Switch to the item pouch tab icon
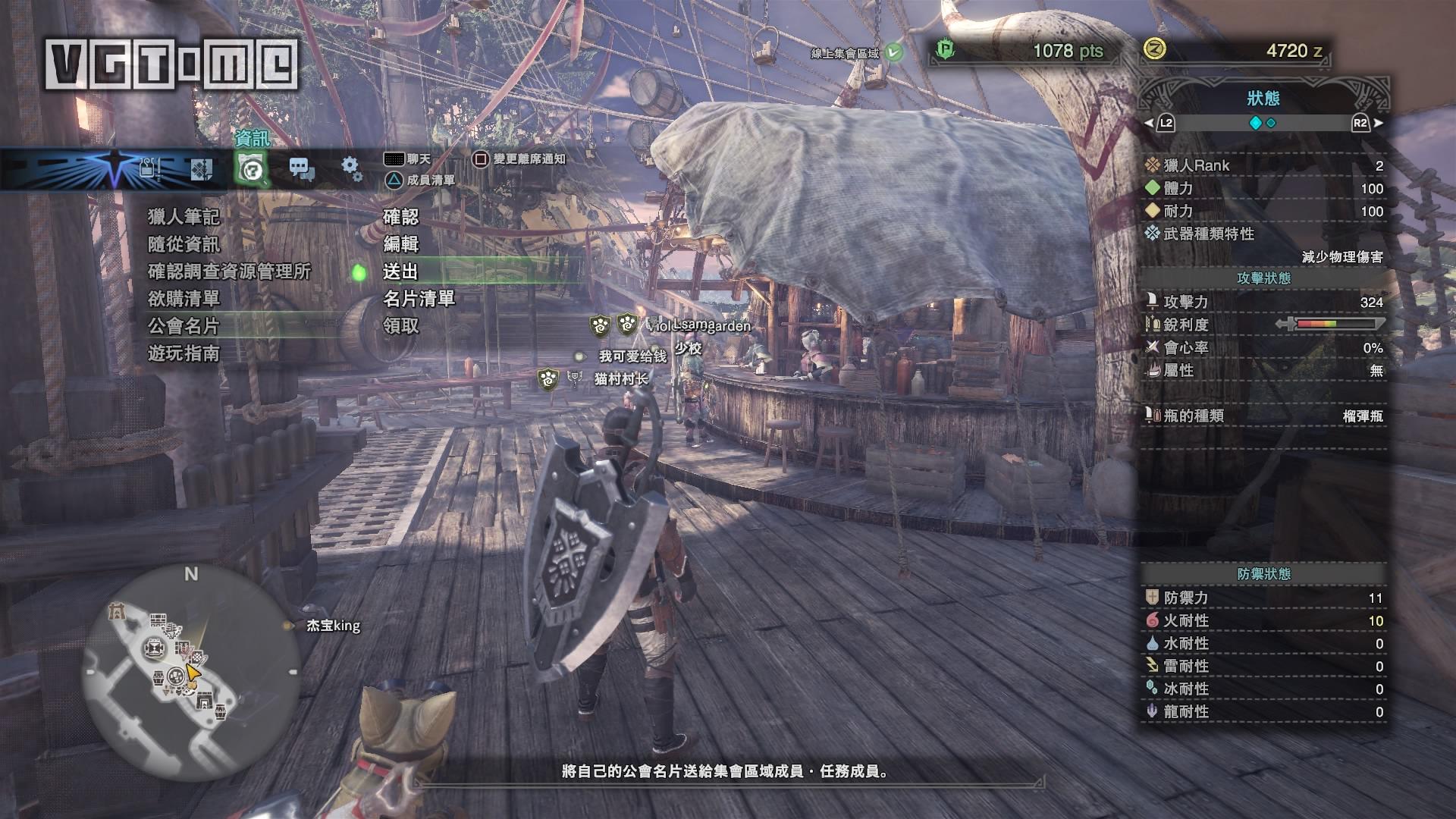Screen dimensions: 1456x819 tap(149, 168)
